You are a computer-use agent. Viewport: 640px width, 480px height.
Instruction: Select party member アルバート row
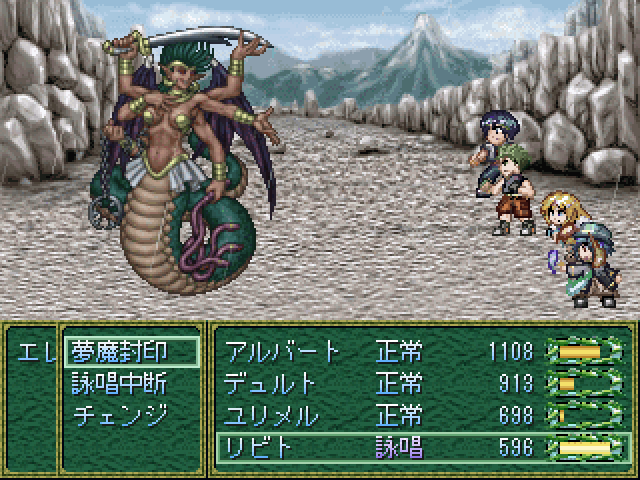[x=420, y=352]
